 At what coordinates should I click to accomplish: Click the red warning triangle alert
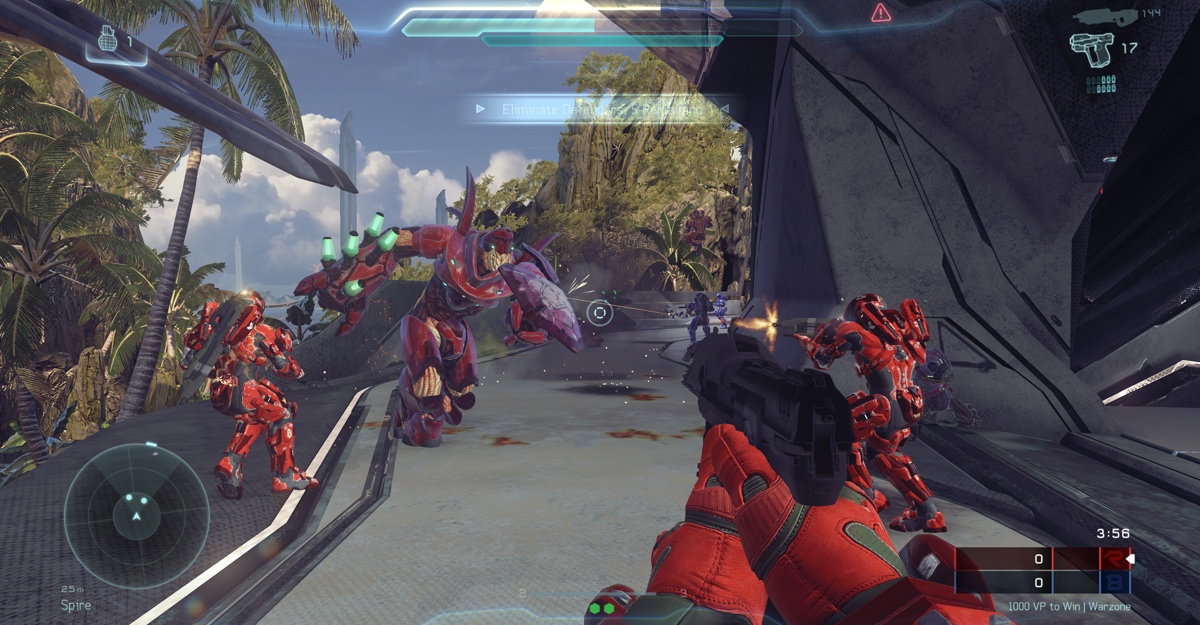[880, 13]
